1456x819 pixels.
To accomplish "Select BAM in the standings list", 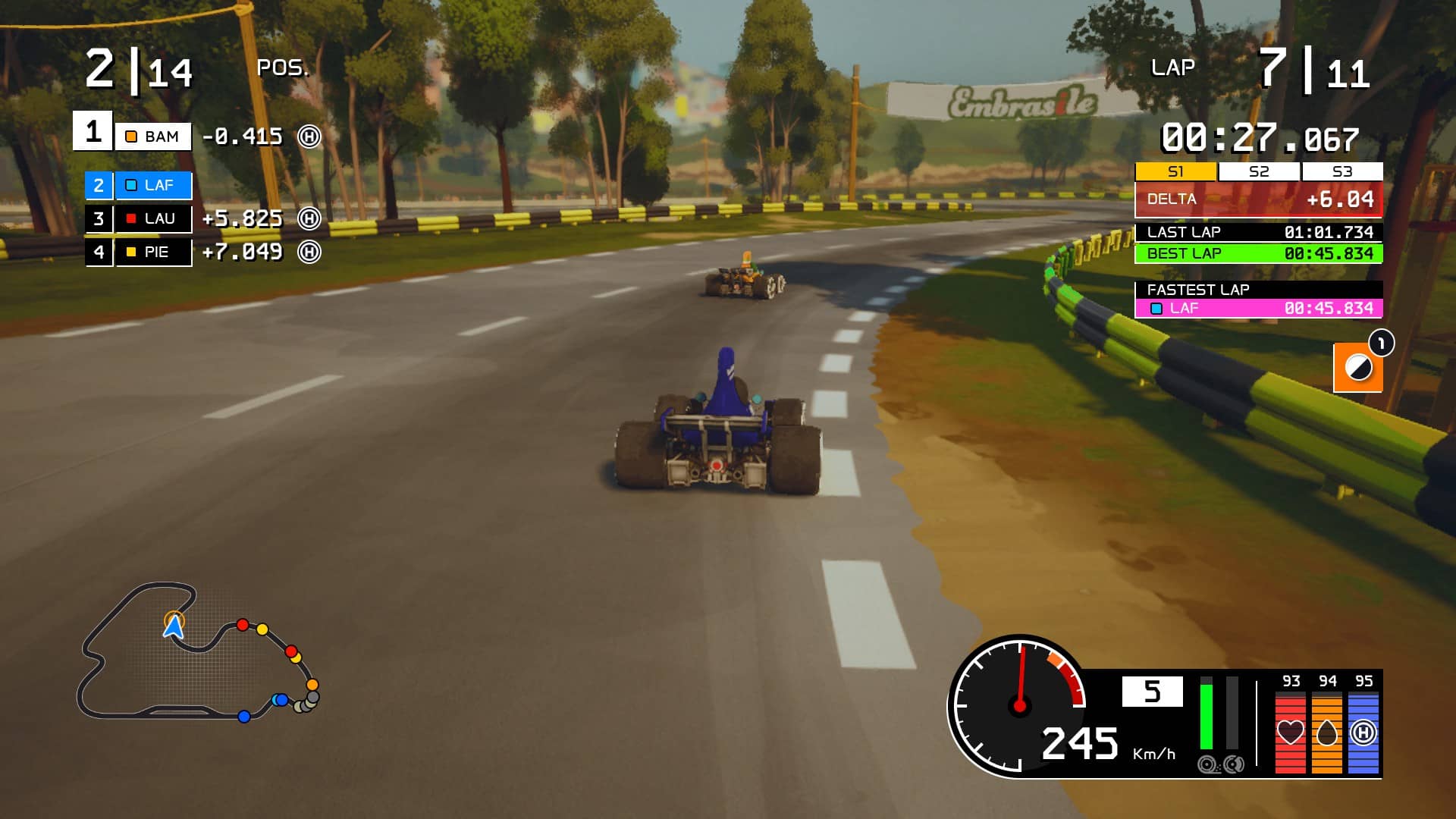I will [153, 136].
